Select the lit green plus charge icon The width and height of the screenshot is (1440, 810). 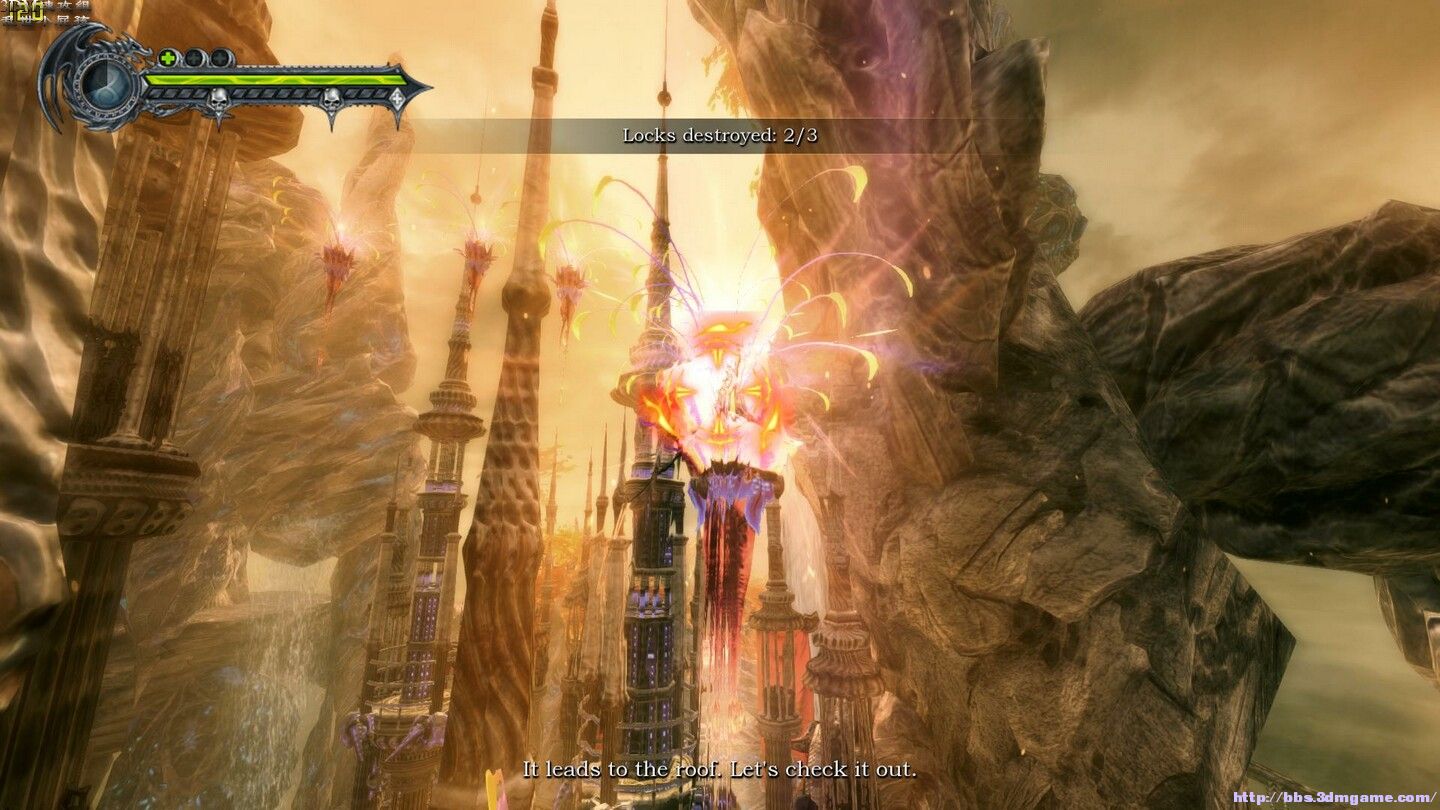(x=169, y=58)
